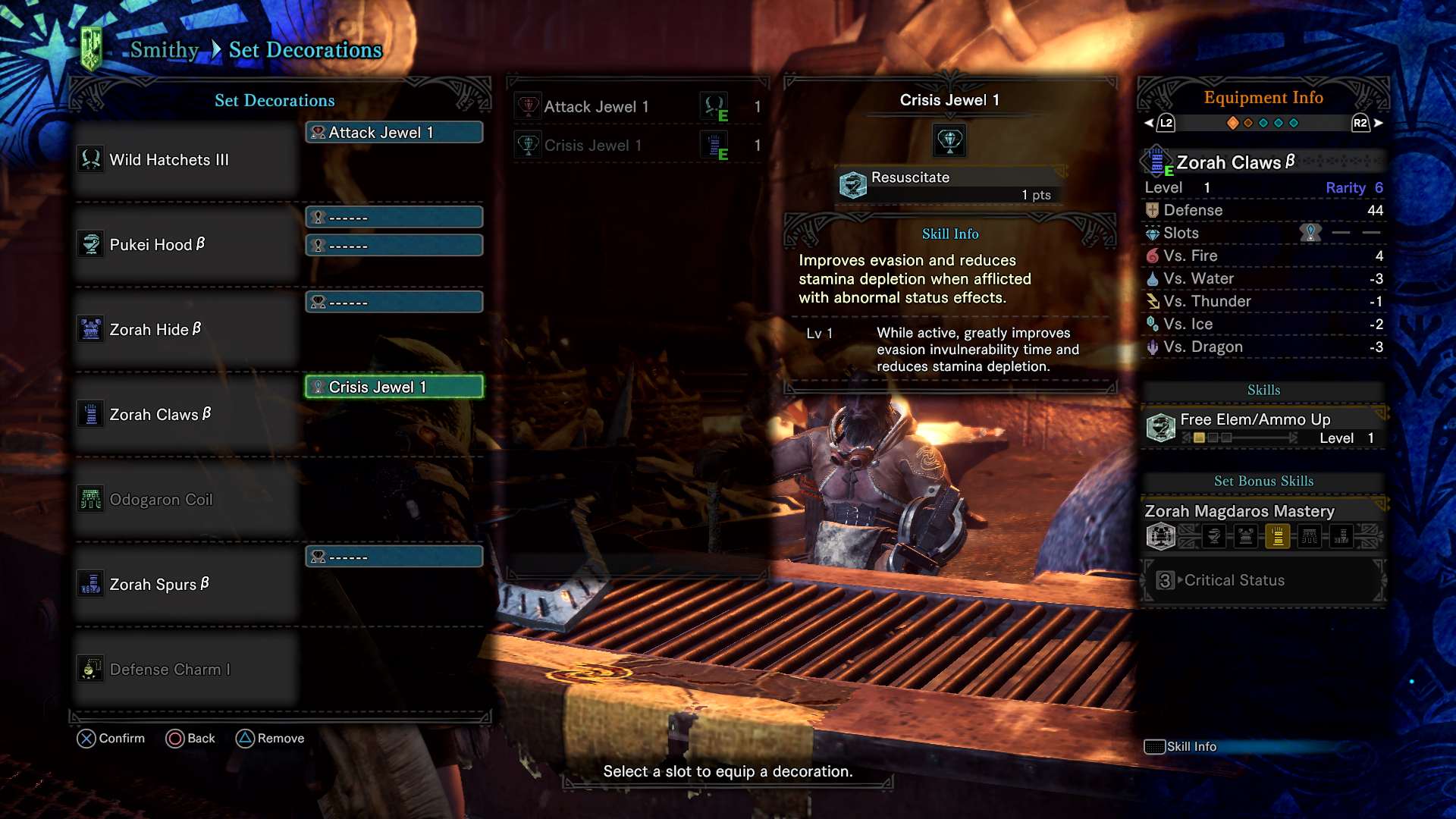Select the equipped Crisis Jewel 1 slot
The height and width of the screenshot is (819, 1456).
tap(394, 388)
